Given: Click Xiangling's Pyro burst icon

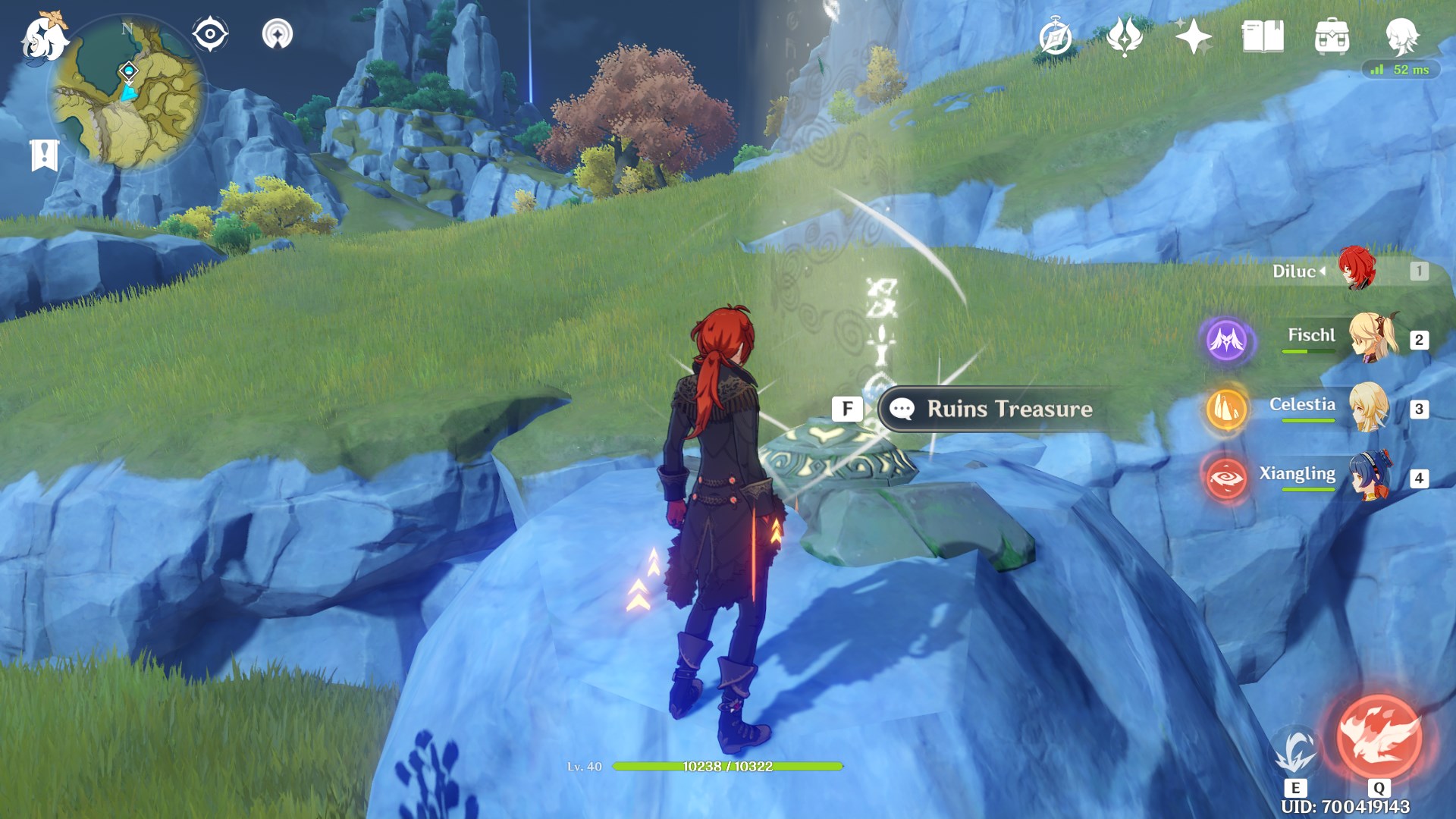Looking at the screenshot, I should 1226,474.
